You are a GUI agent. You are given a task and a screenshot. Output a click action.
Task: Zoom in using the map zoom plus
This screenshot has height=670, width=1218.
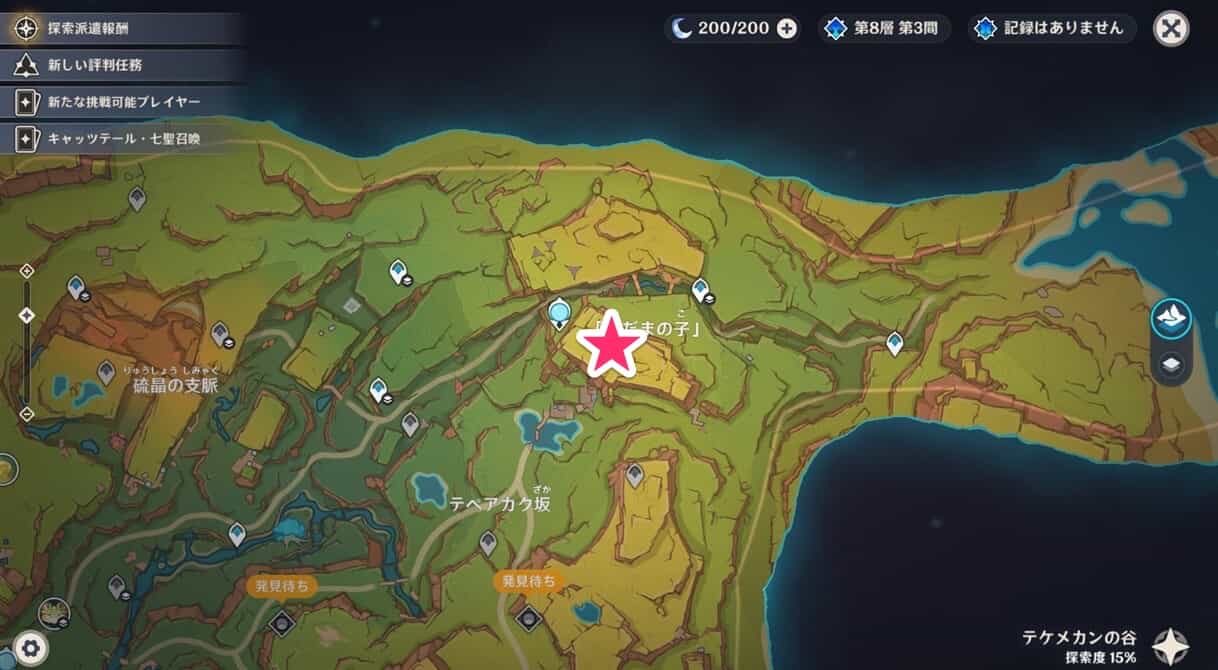coord(27,270)
